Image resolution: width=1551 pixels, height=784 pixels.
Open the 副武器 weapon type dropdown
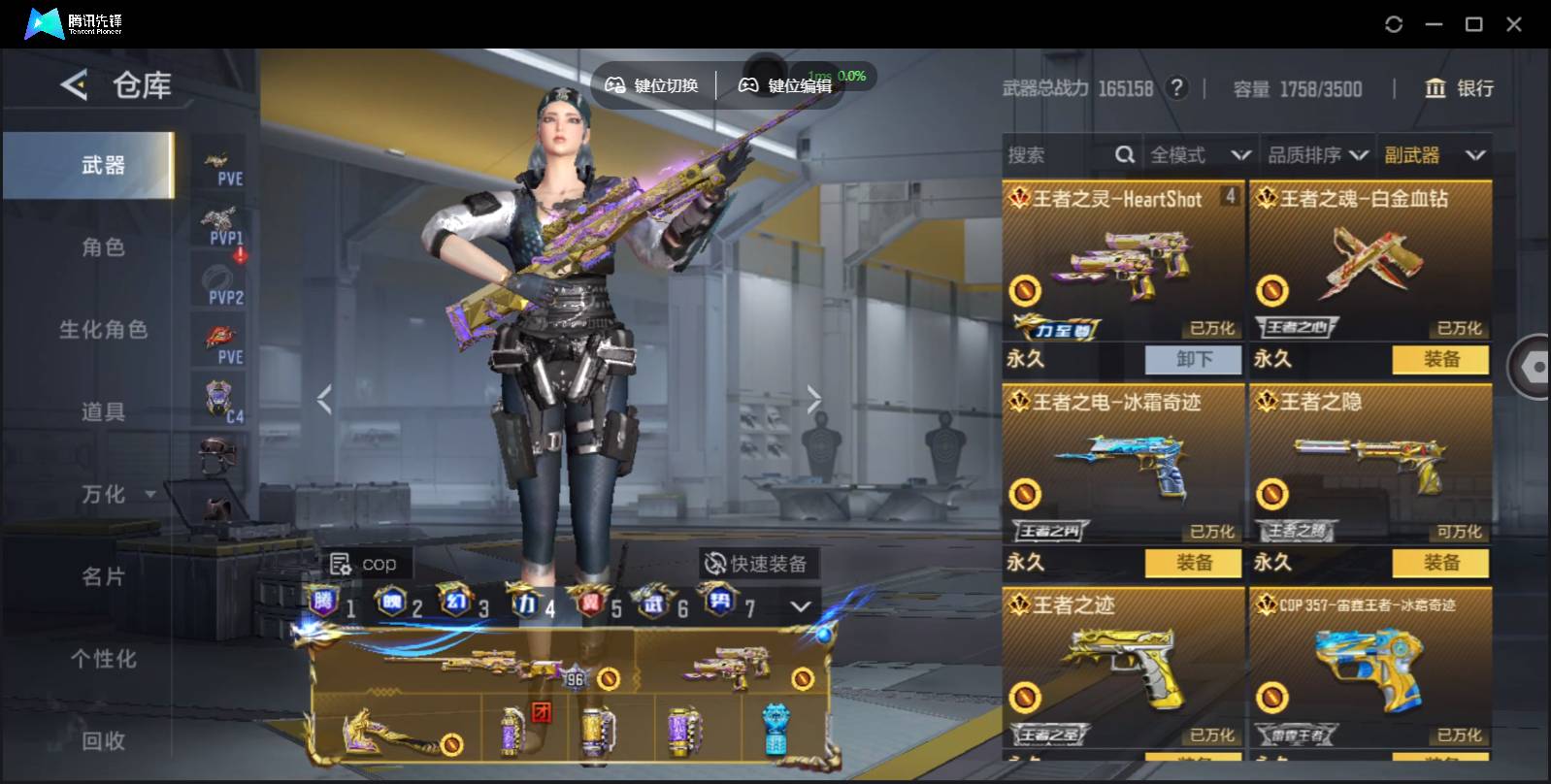1434,155
